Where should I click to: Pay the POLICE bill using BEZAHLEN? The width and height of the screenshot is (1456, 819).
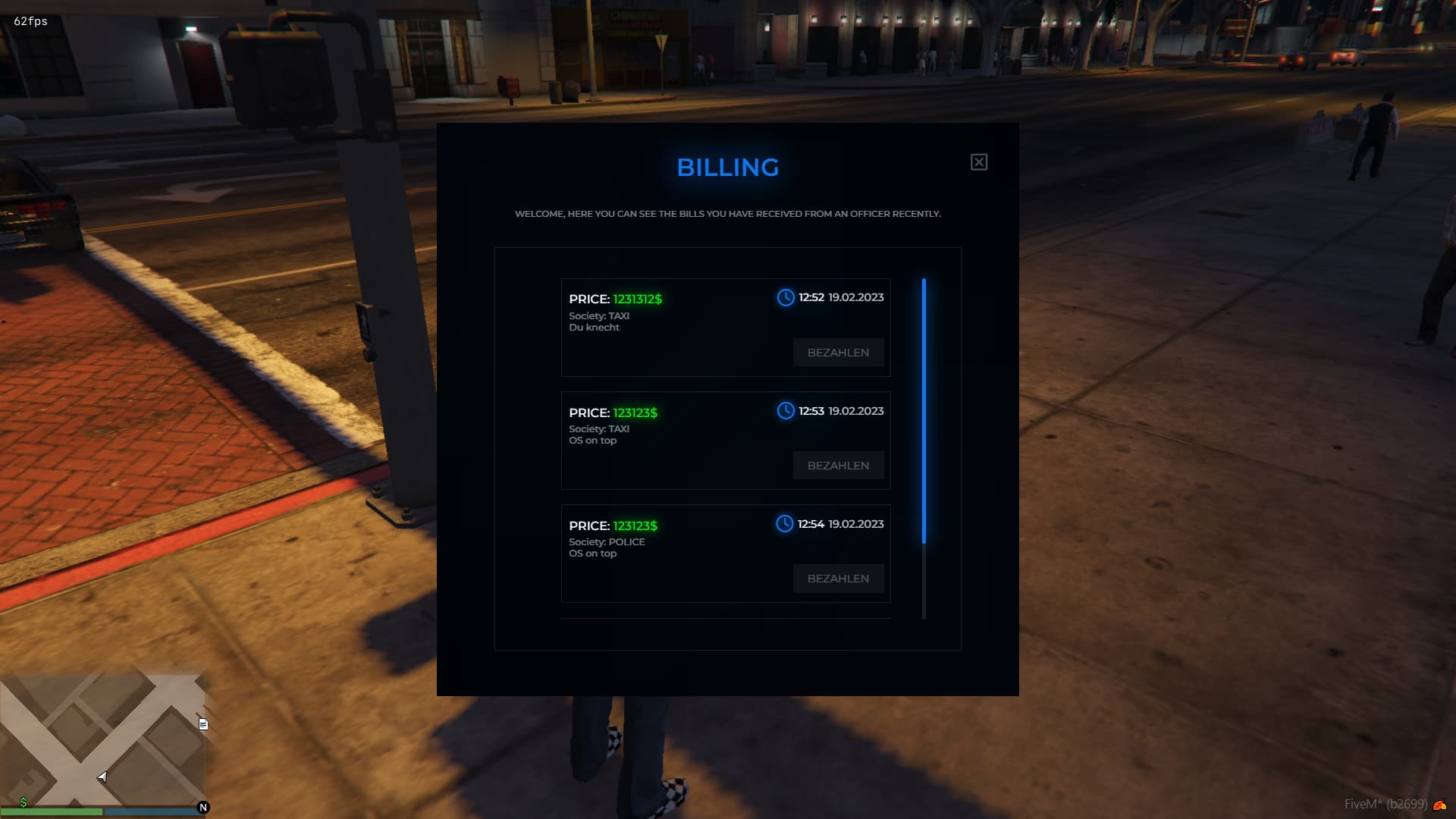pos(838,579)
